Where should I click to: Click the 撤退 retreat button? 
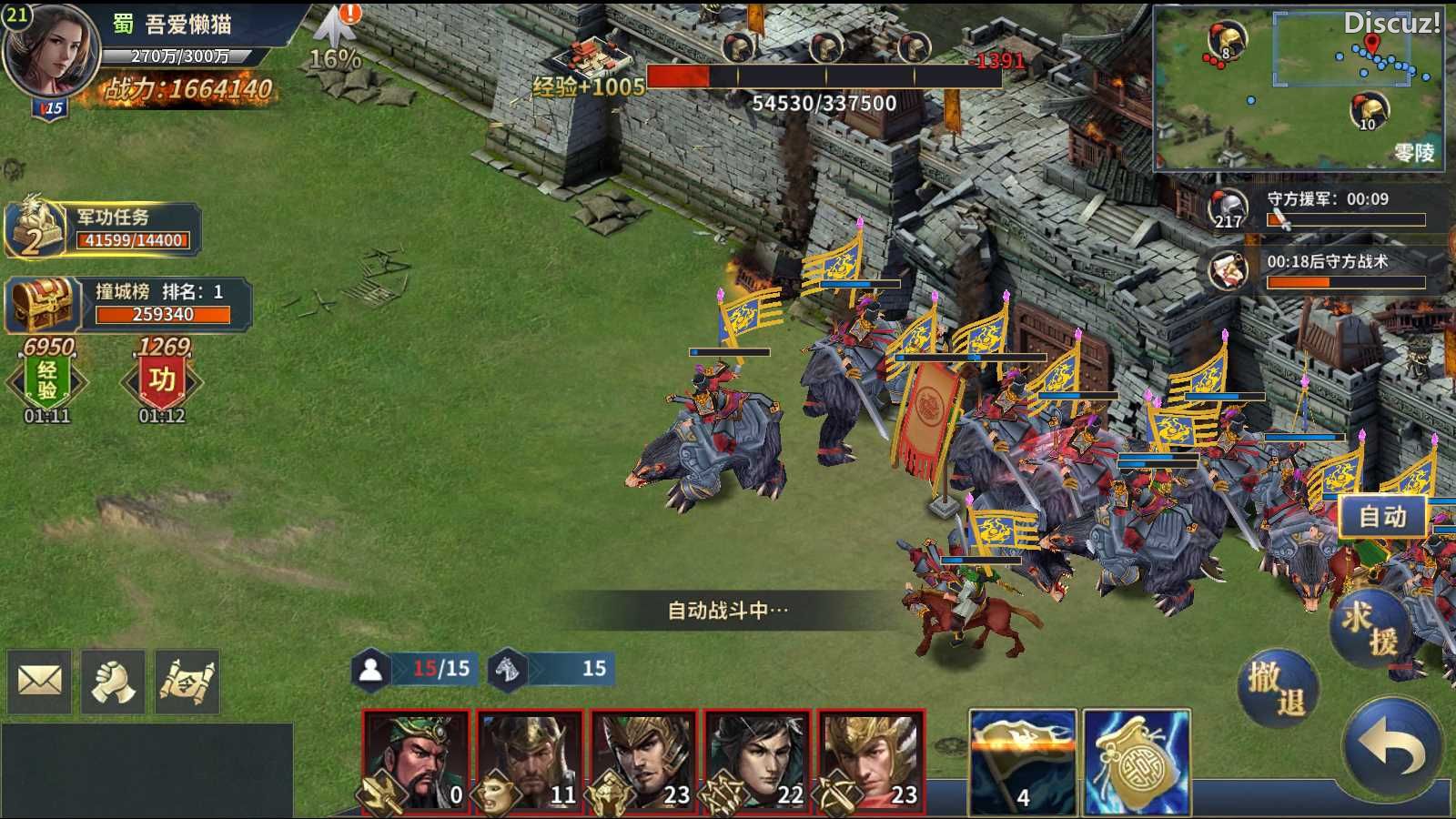click(x=1278, y=689)
